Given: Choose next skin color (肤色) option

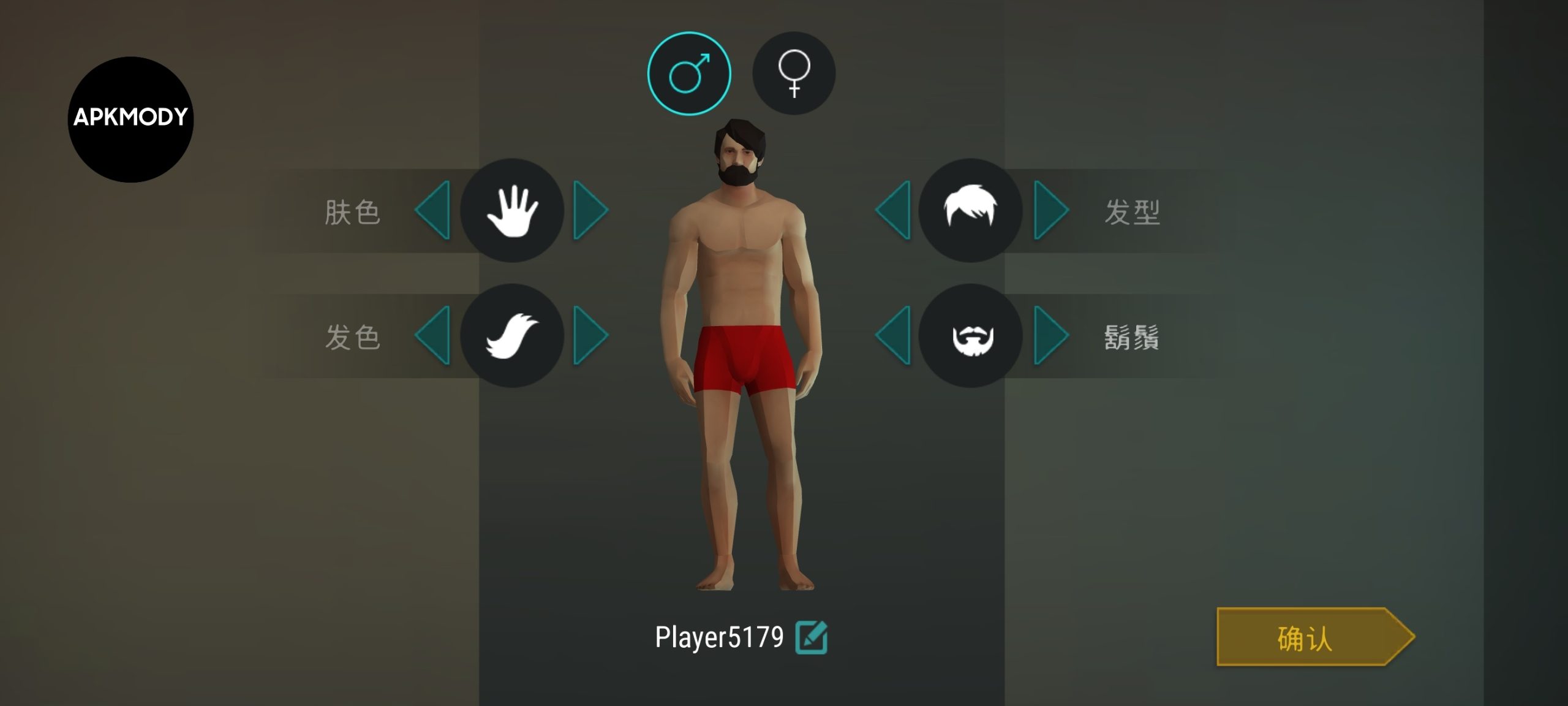Looking at the screenshot, I should (590, 210).
